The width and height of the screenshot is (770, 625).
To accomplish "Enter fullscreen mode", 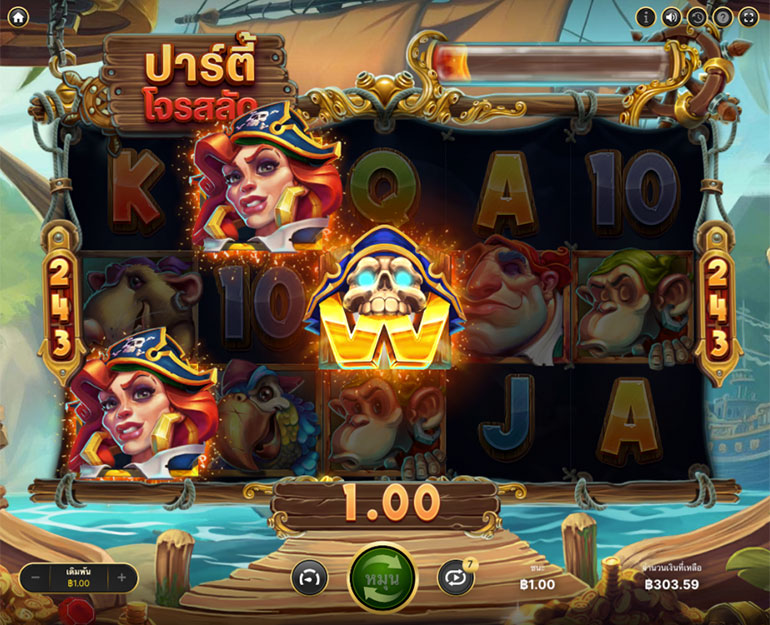I will [x=748, y=17].
